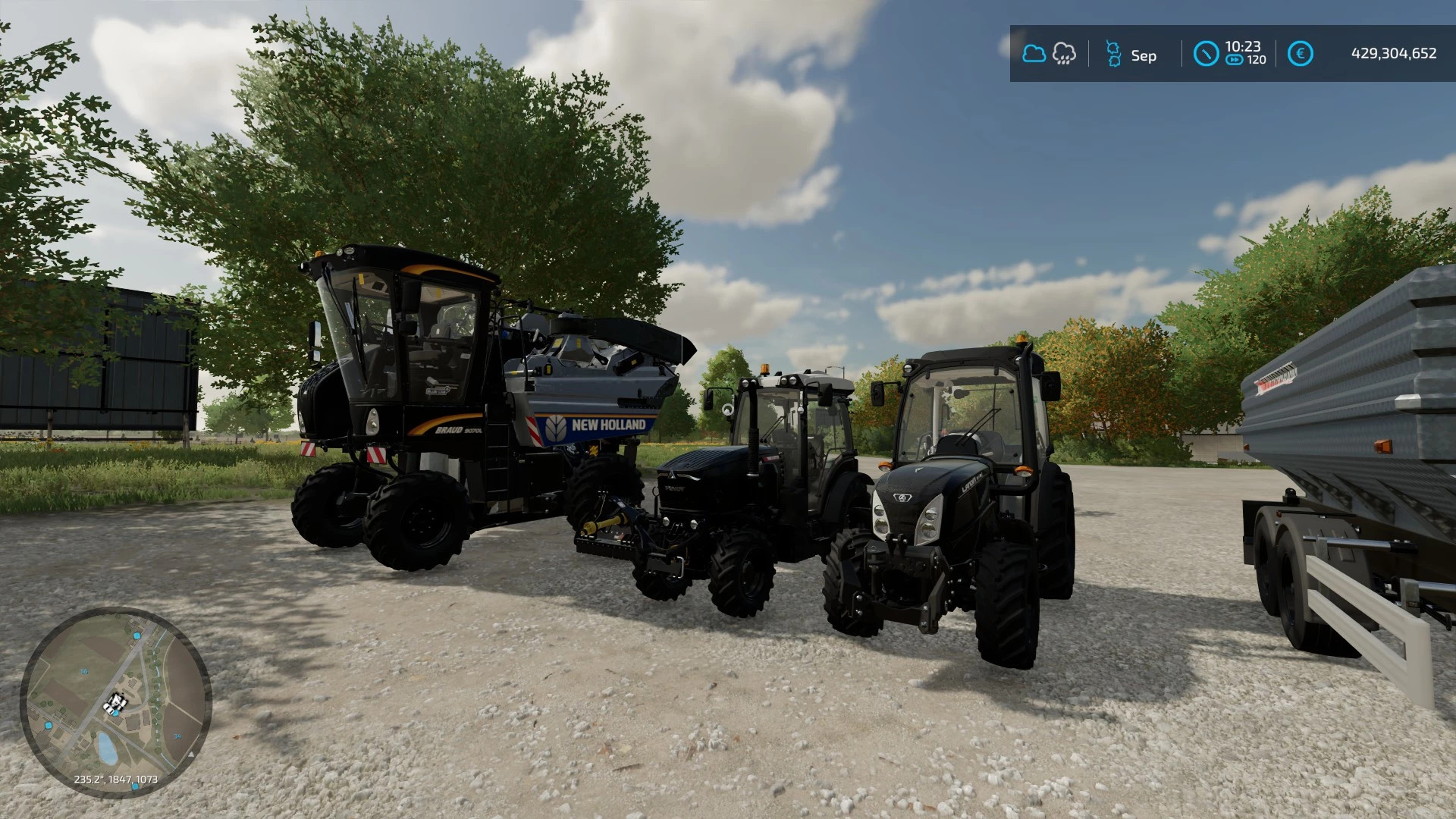1456x819 pixels.
Task: Click field number 34 on the minimap
Action: tap(177, 736)
